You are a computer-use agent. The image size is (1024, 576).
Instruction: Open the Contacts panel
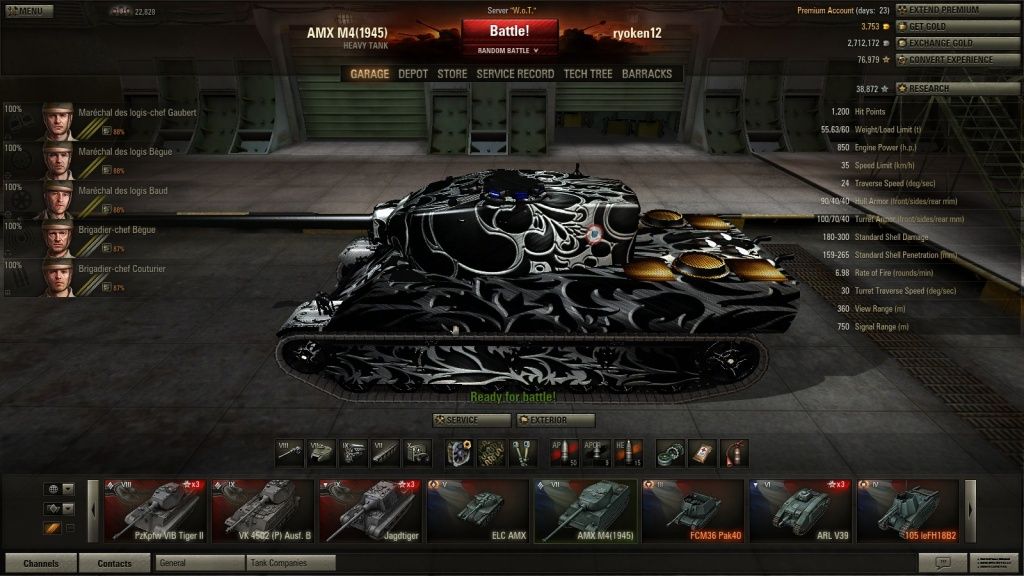[114, 563]
